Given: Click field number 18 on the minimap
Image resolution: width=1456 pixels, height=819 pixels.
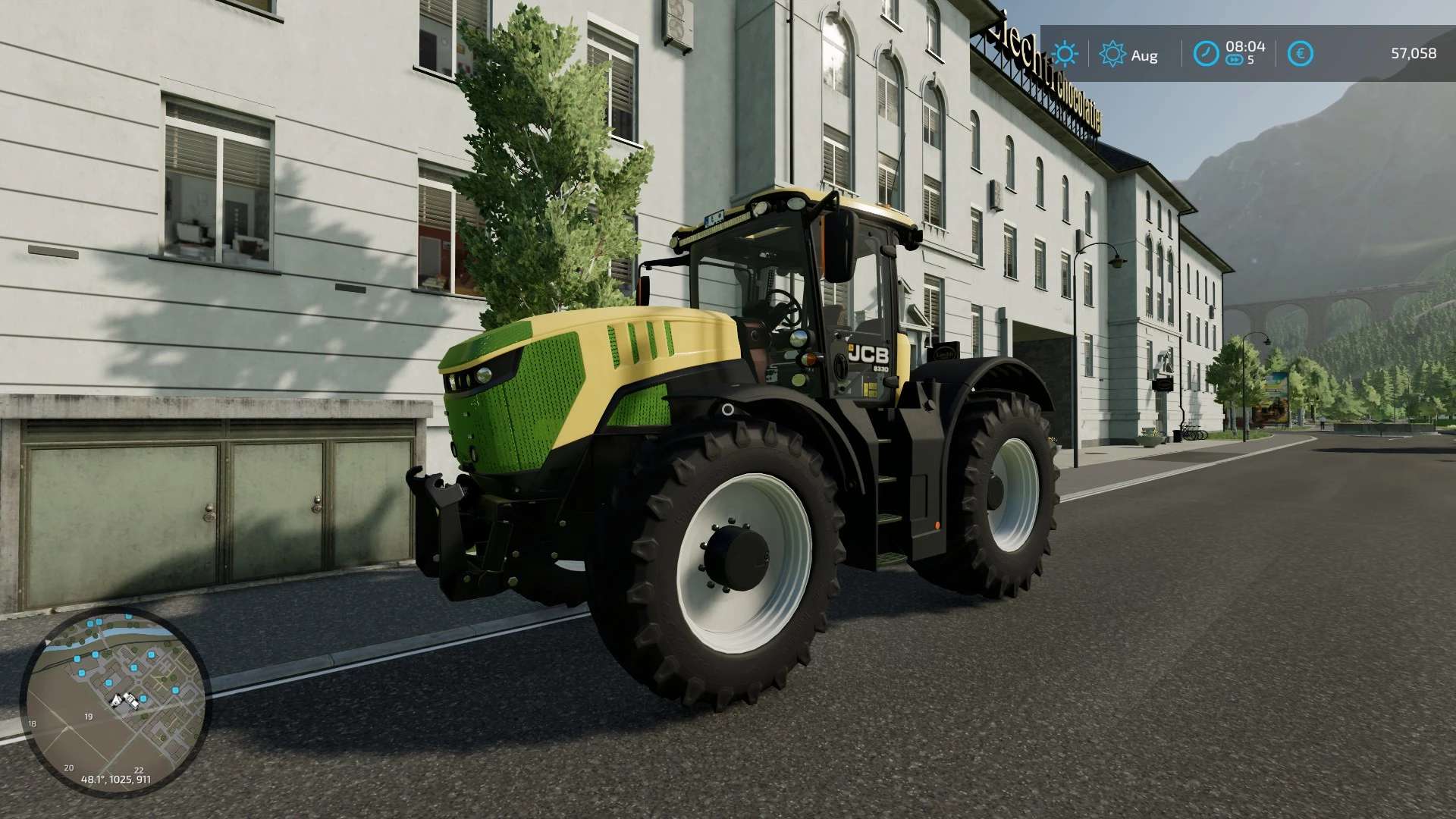Looking at the screenshot, I should [32, 723].
